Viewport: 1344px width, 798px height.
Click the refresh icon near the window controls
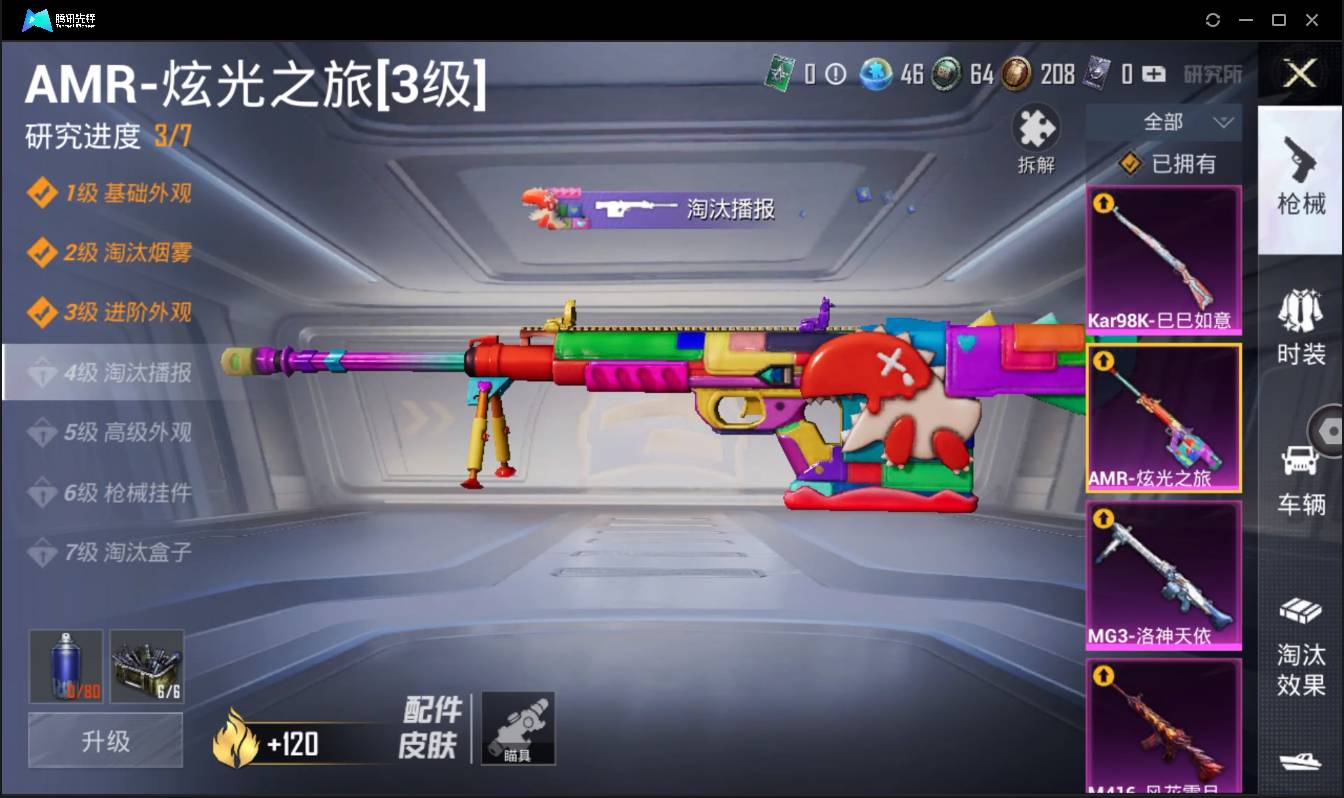click(x=1213, y=19)
